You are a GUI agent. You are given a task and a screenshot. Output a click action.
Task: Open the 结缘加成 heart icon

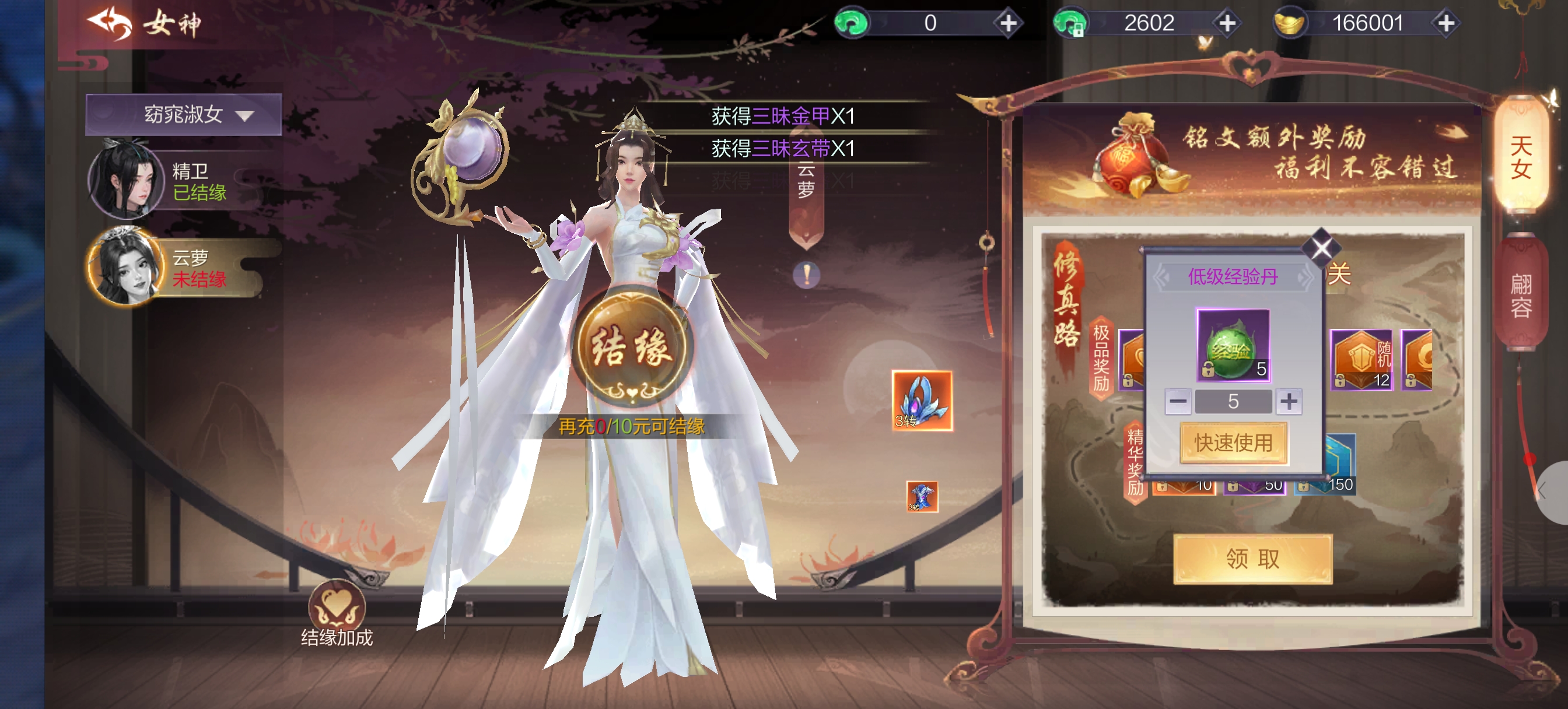[337, 606]
